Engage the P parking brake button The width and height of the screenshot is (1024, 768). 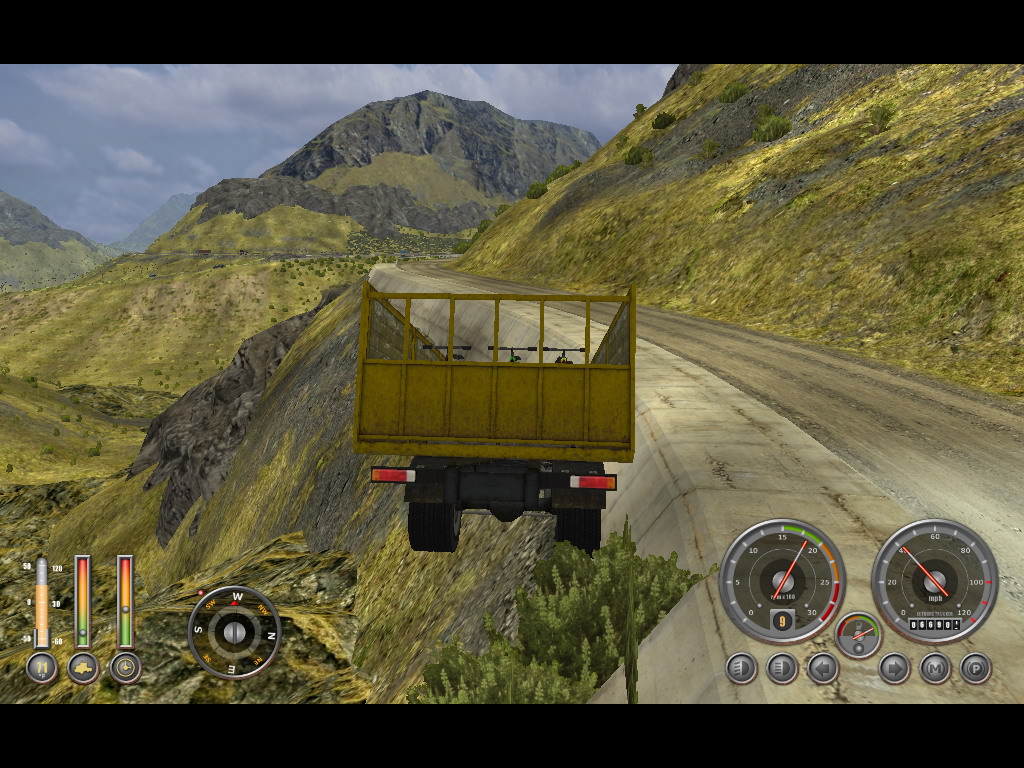[975, 667]
